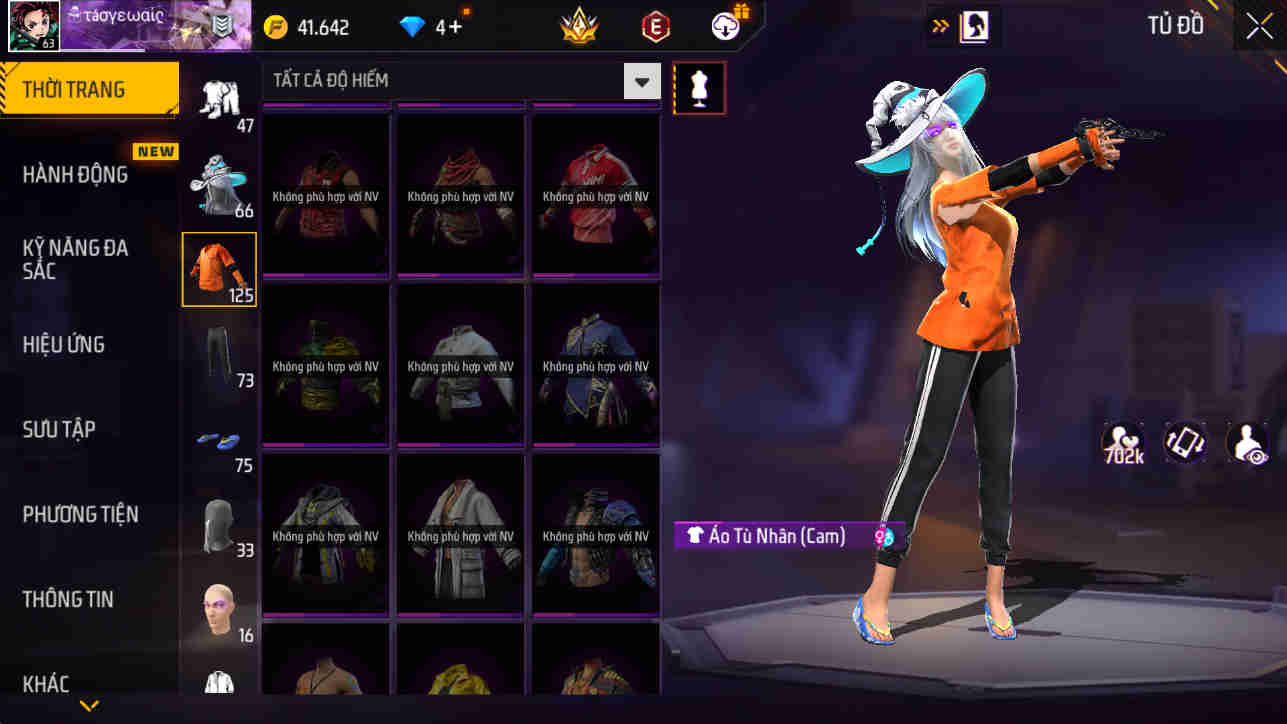This screenshot has height=724, width=1287.
Task: Click the rotate character phone icon
Action: 1185,443
